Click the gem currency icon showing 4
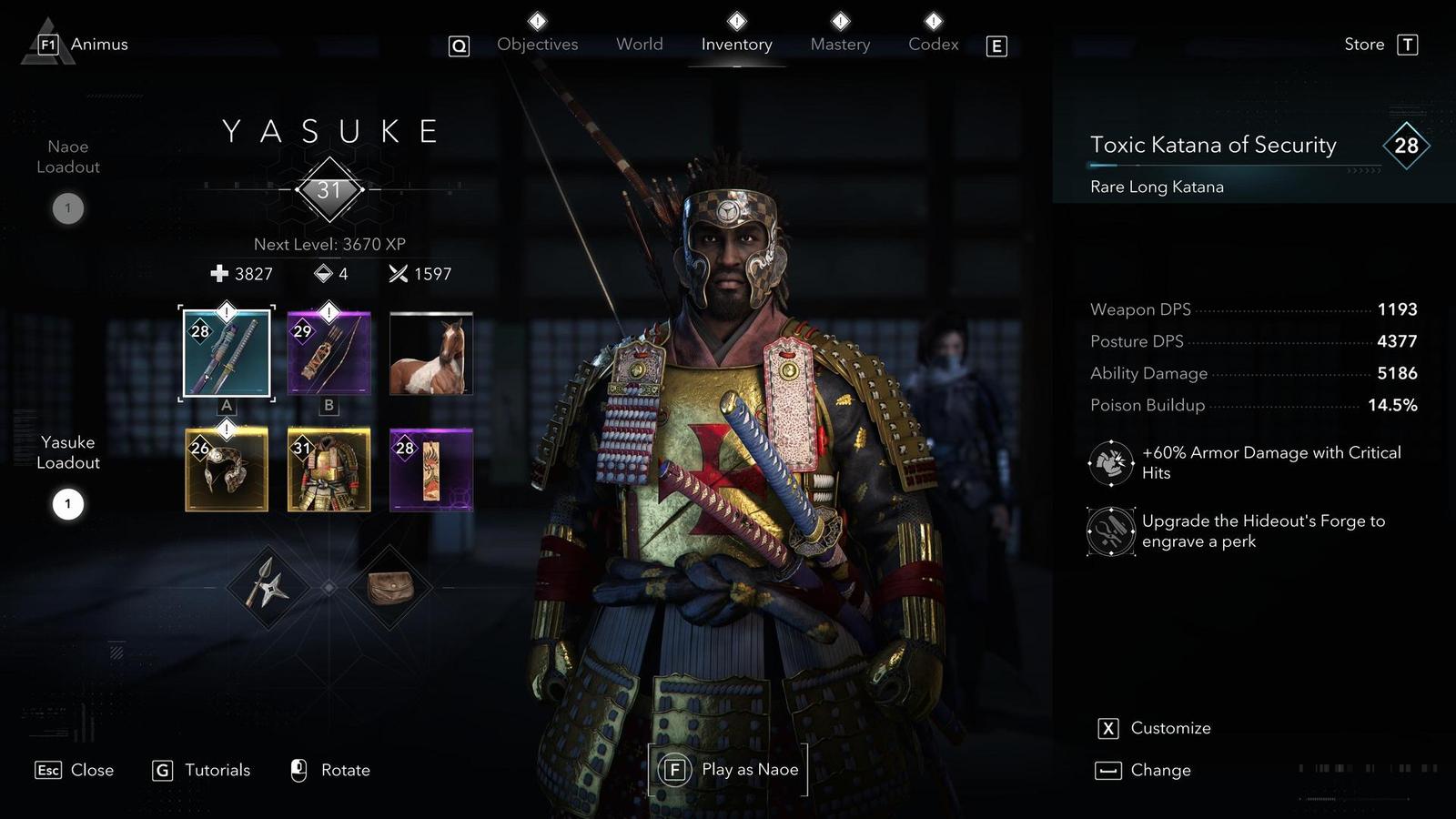This screenshot has height=819, width=1456. point(323,274)
